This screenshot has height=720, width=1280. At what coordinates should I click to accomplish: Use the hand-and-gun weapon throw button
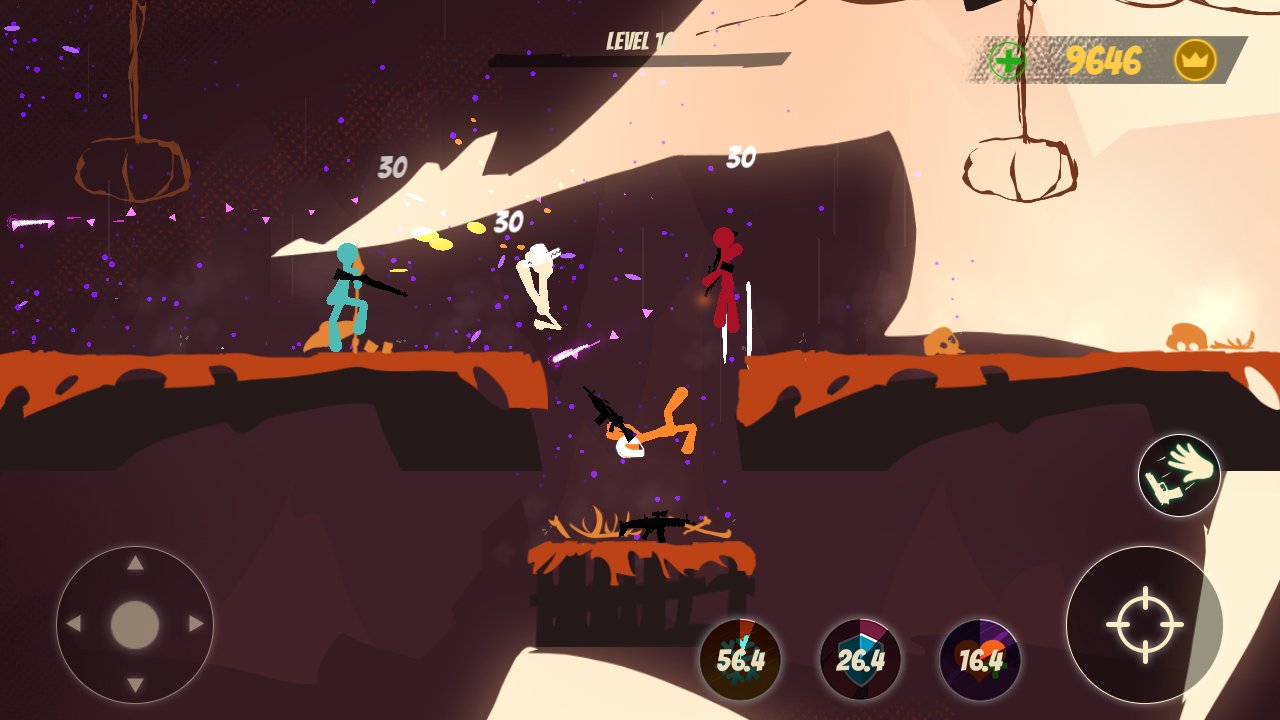(x=1179, y=475)
